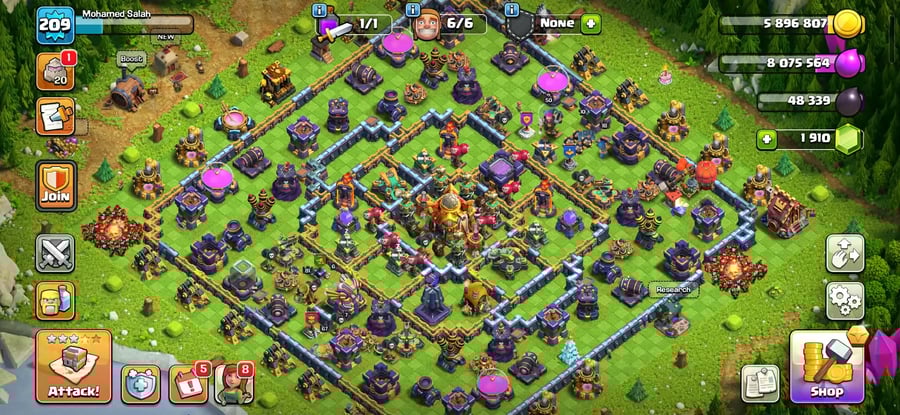Open the mailbox with red notification

point(54,70)
